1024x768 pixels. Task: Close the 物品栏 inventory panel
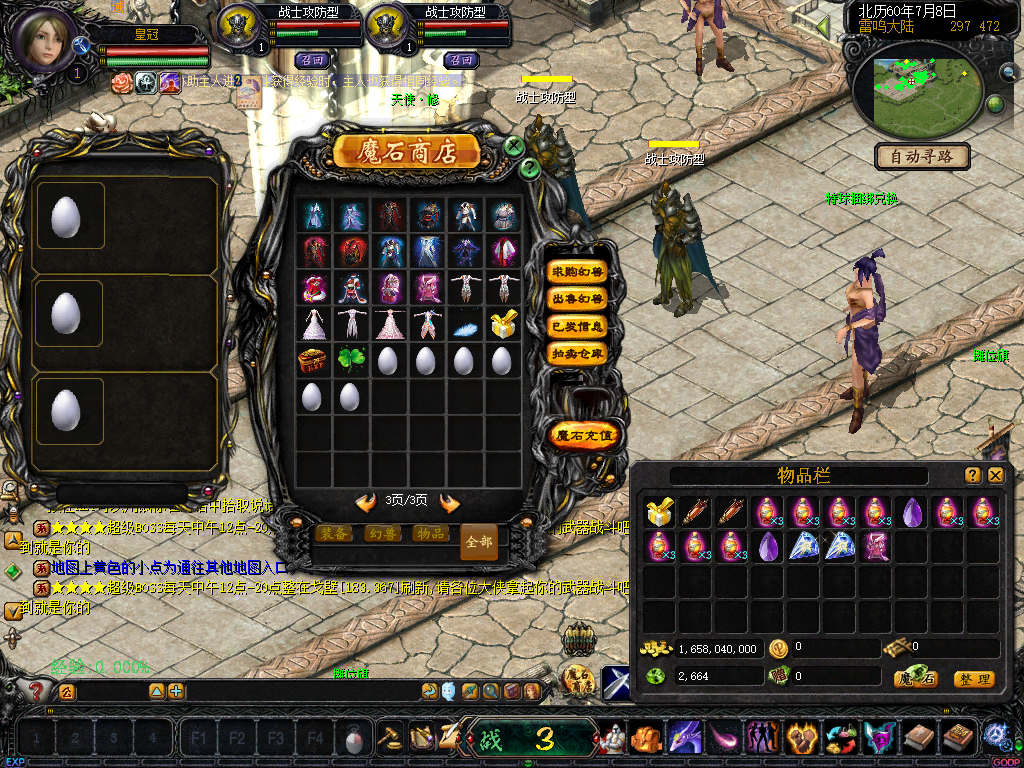(995, 476)
